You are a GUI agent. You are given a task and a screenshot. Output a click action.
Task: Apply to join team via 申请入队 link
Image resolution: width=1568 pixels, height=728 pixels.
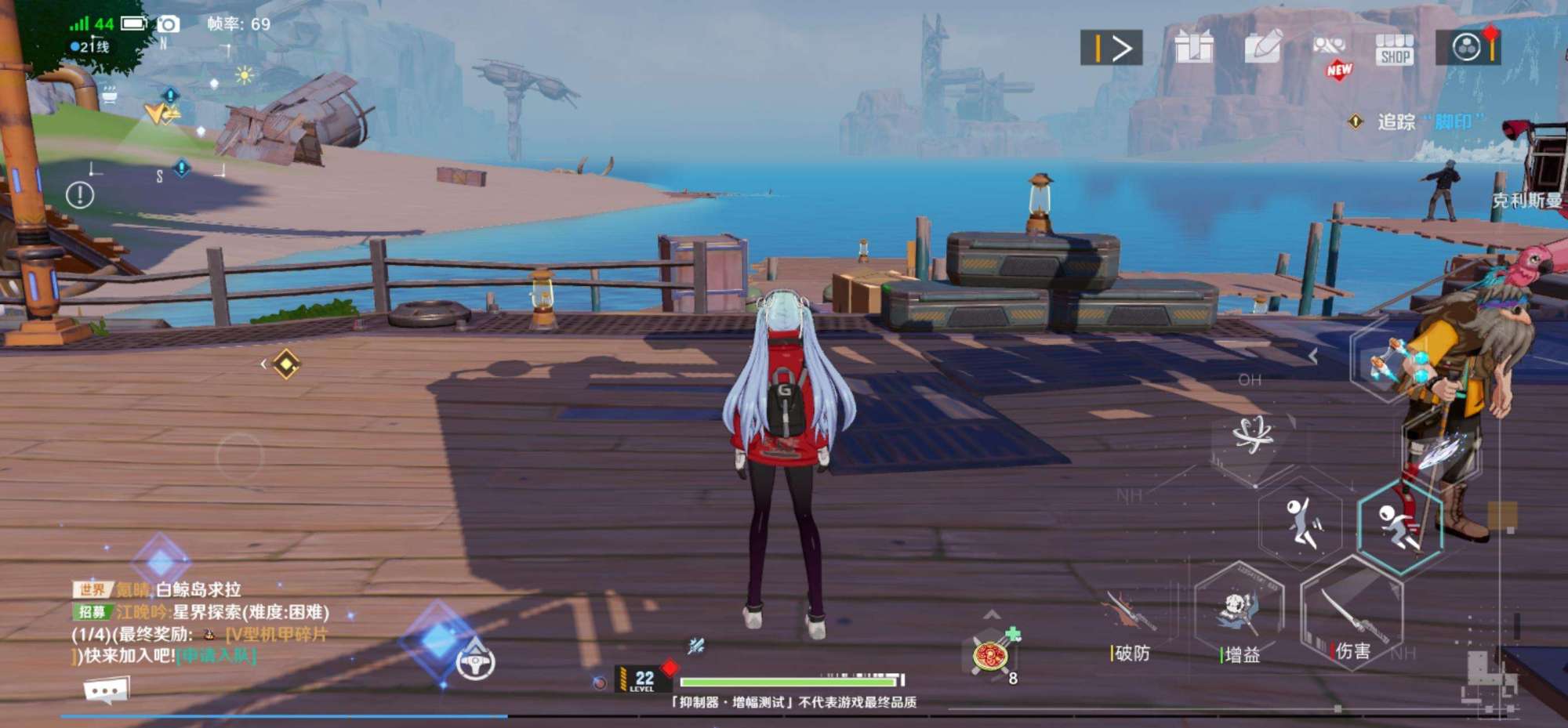[216, 655]
